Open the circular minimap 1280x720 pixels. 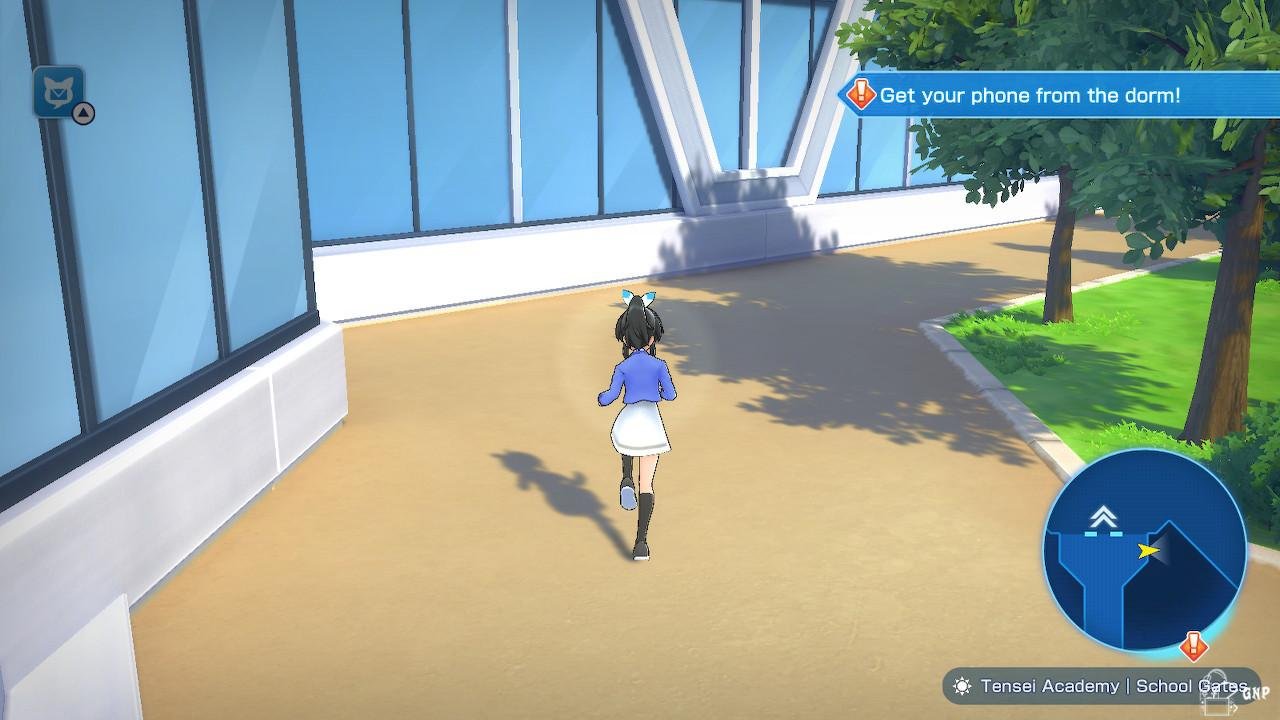click(x=1143, y=551)
